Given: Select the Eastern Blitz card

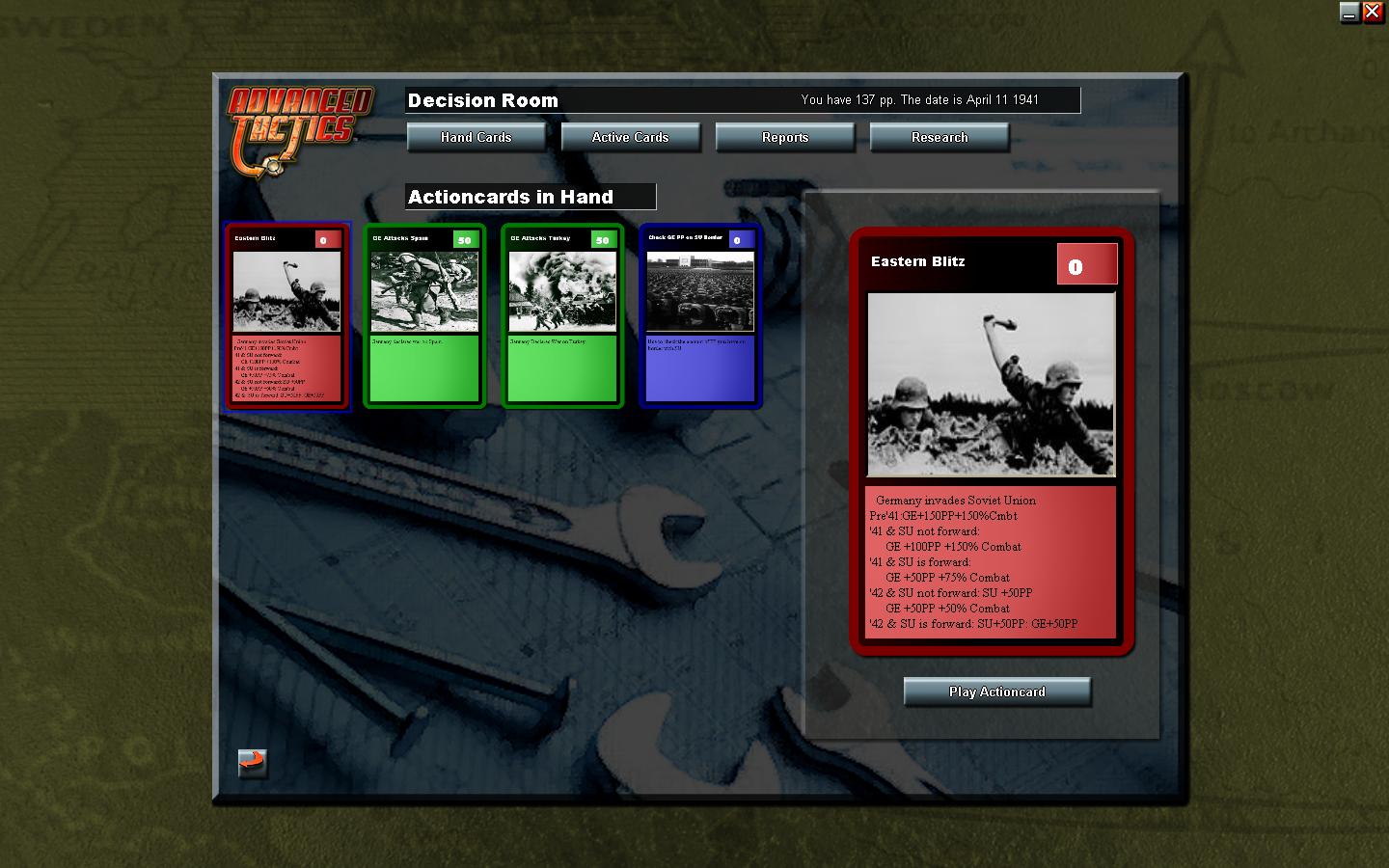Looking at the screenshot, I should (286, 318).
